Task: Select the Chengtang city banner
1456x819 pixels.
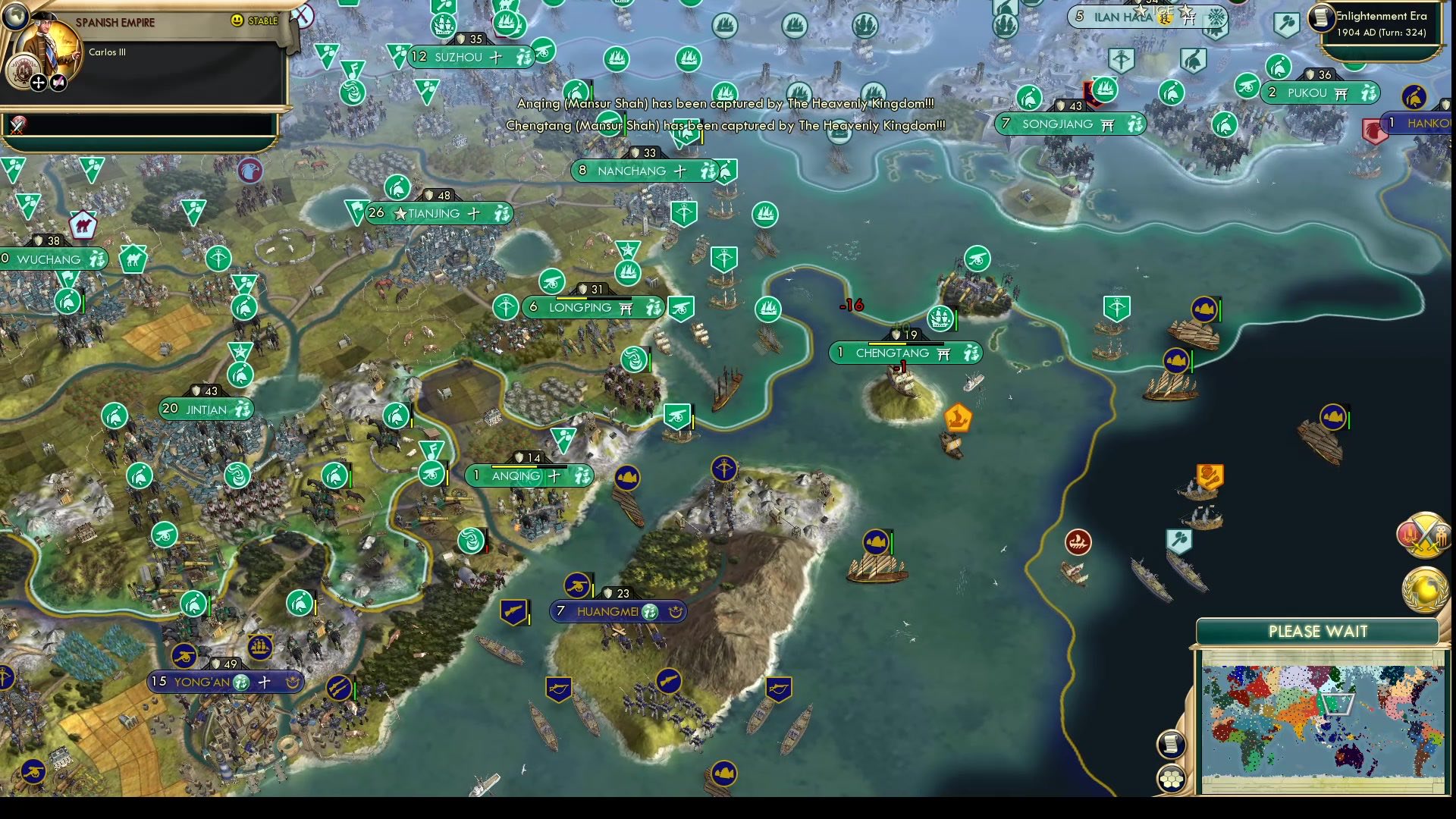Action: (907, 352)
